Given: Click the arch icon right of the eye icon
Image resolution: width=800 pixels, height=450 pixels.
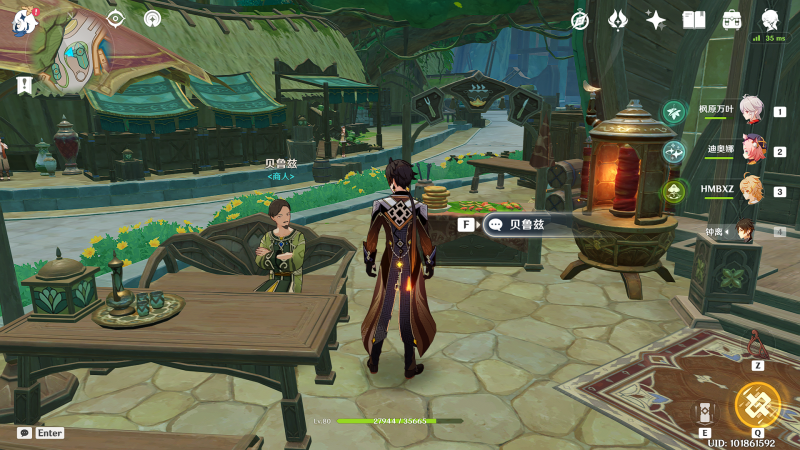Looking at the screenshot, I should click(x=152, y=18).
